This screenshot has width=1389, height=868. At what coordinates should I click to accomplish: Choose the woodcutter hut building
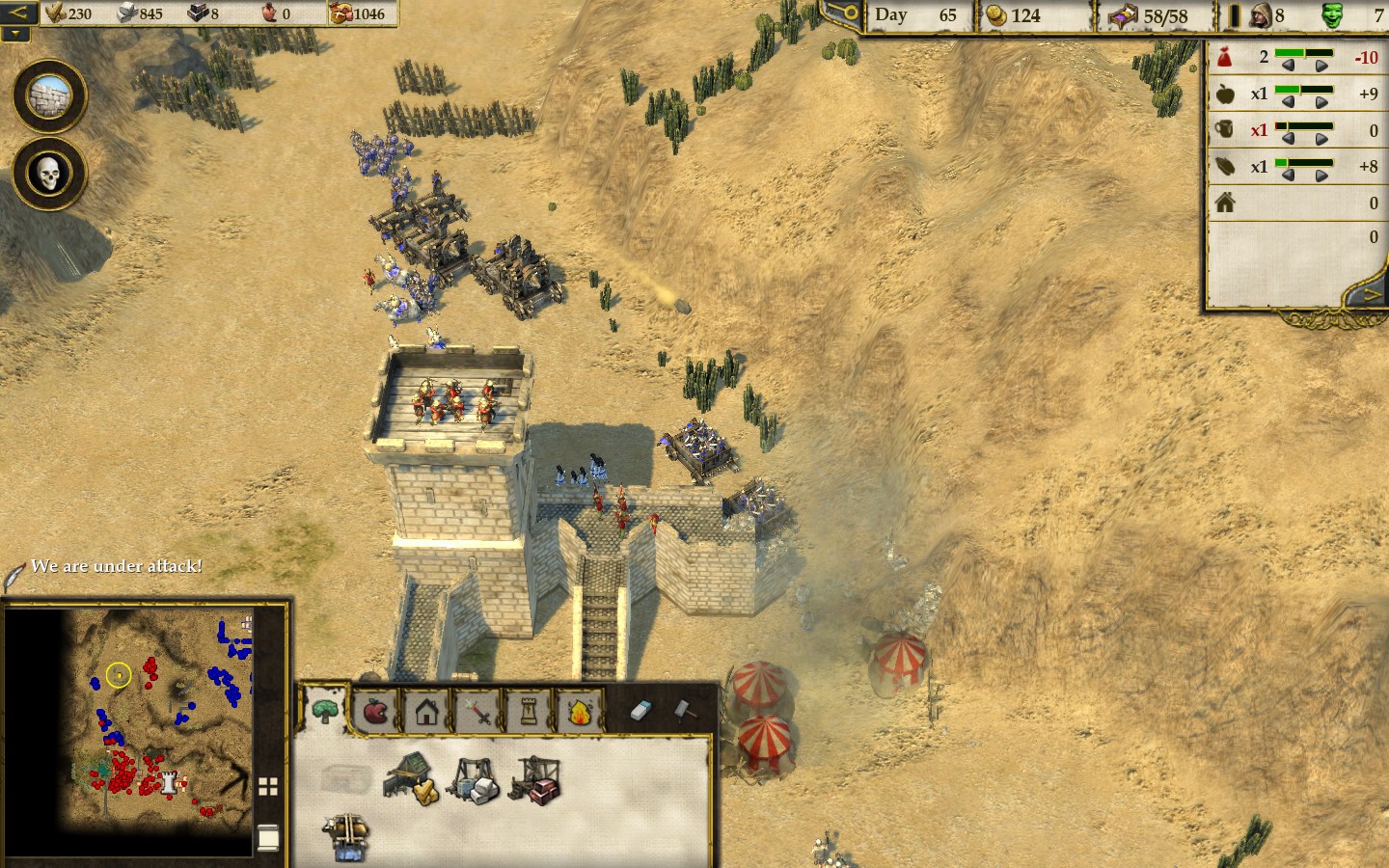[x=412, y=777]
